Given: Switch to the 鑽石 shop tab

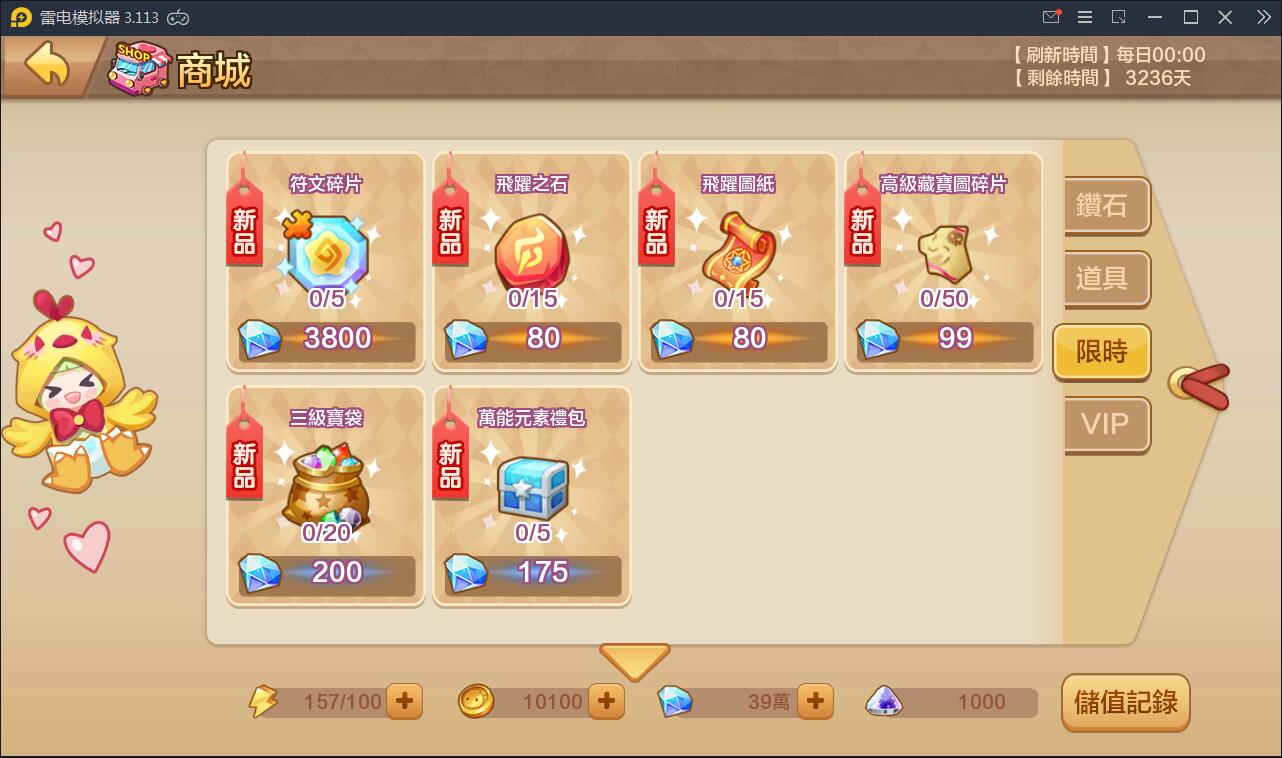Looking at the screenshot, I should (1104, 206).
